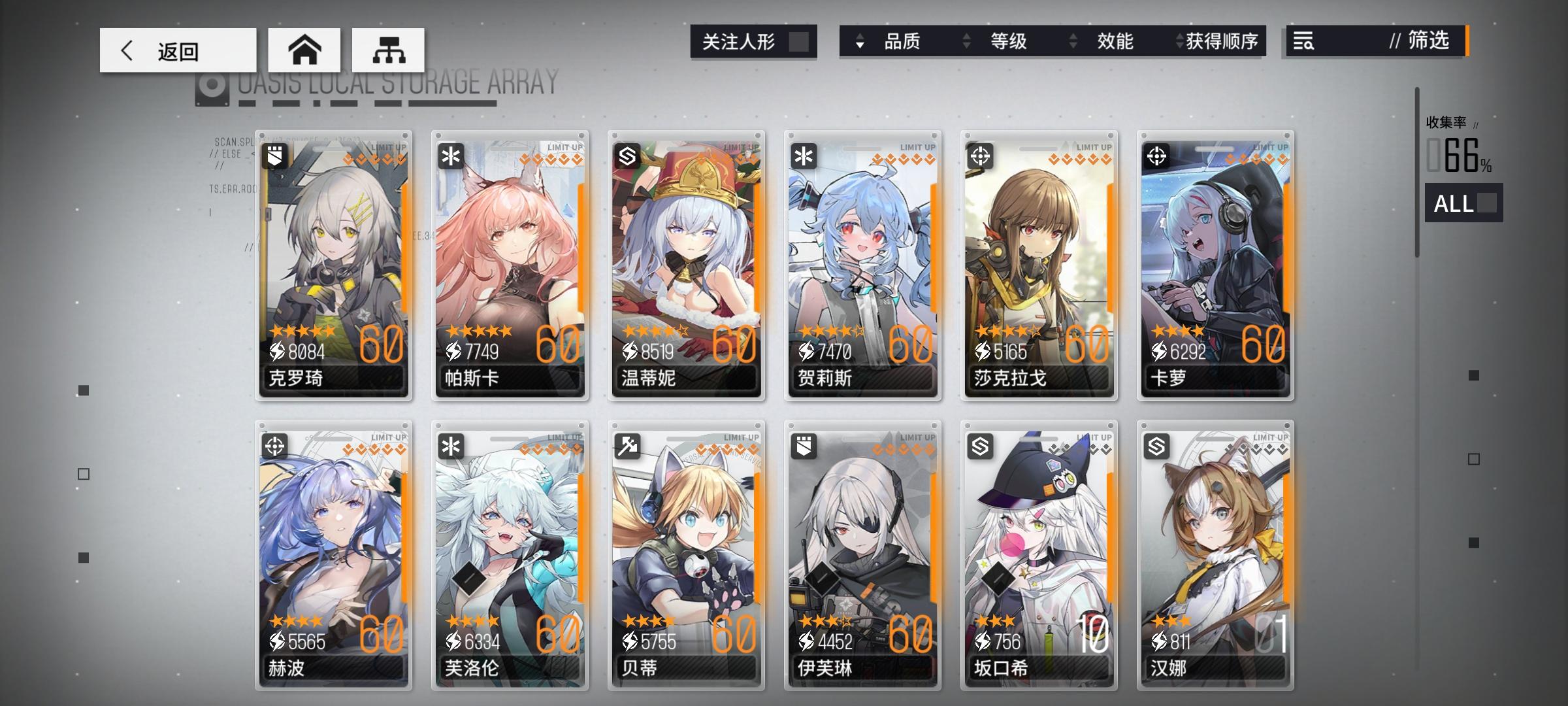Select the shield class icon on 克罗琦's card

[275, 157]
